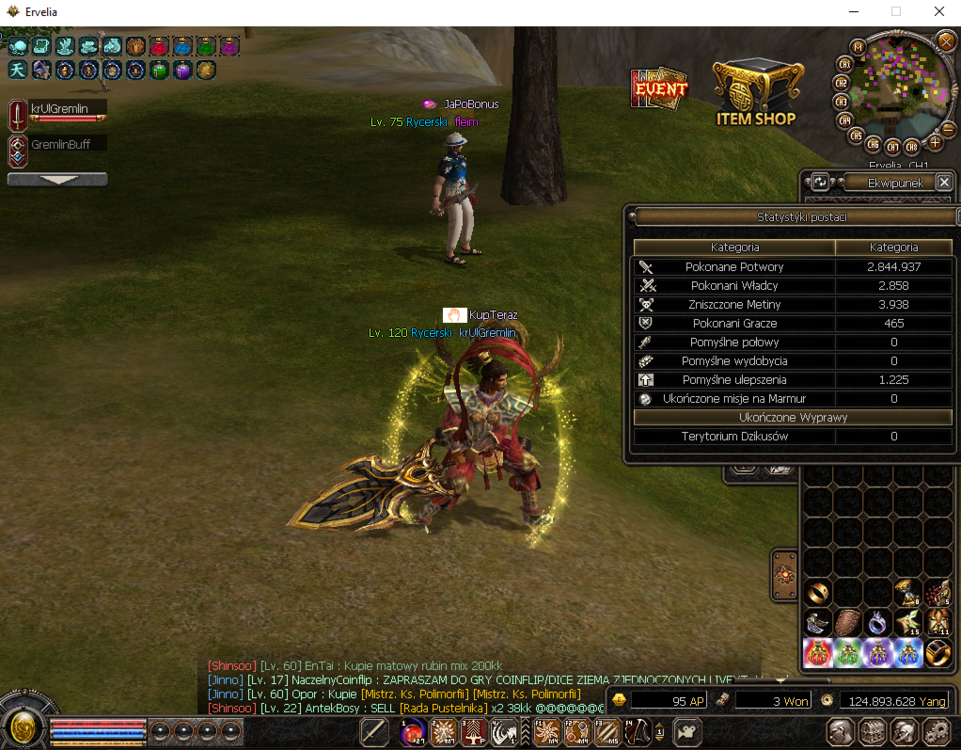Expand the party list arrow bar
The height and width of the screenshot is (750, 961).
click(x=57, y=180)
